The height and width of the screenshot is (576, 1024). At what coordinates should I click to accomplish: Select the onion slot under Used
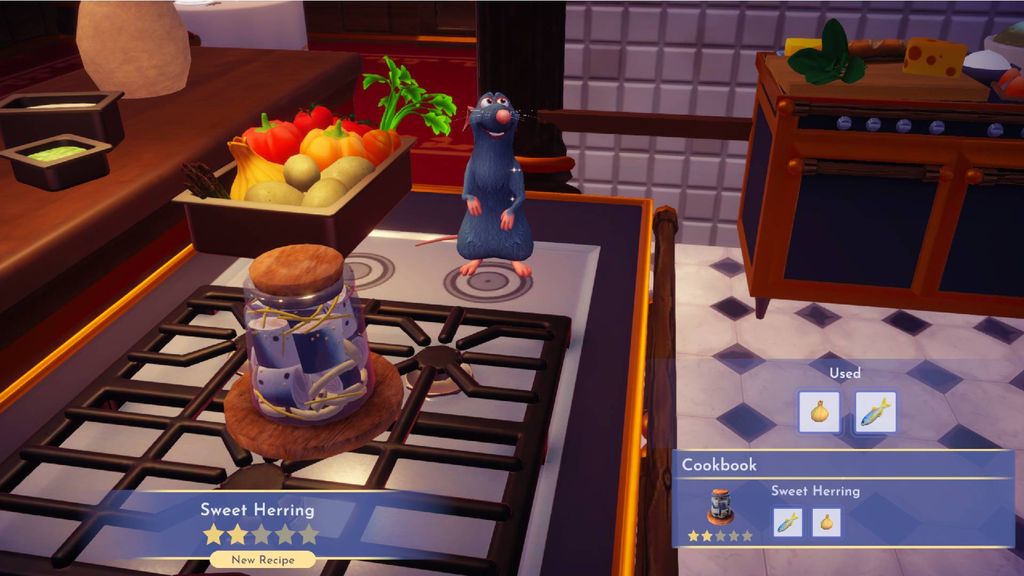(819, 411)
